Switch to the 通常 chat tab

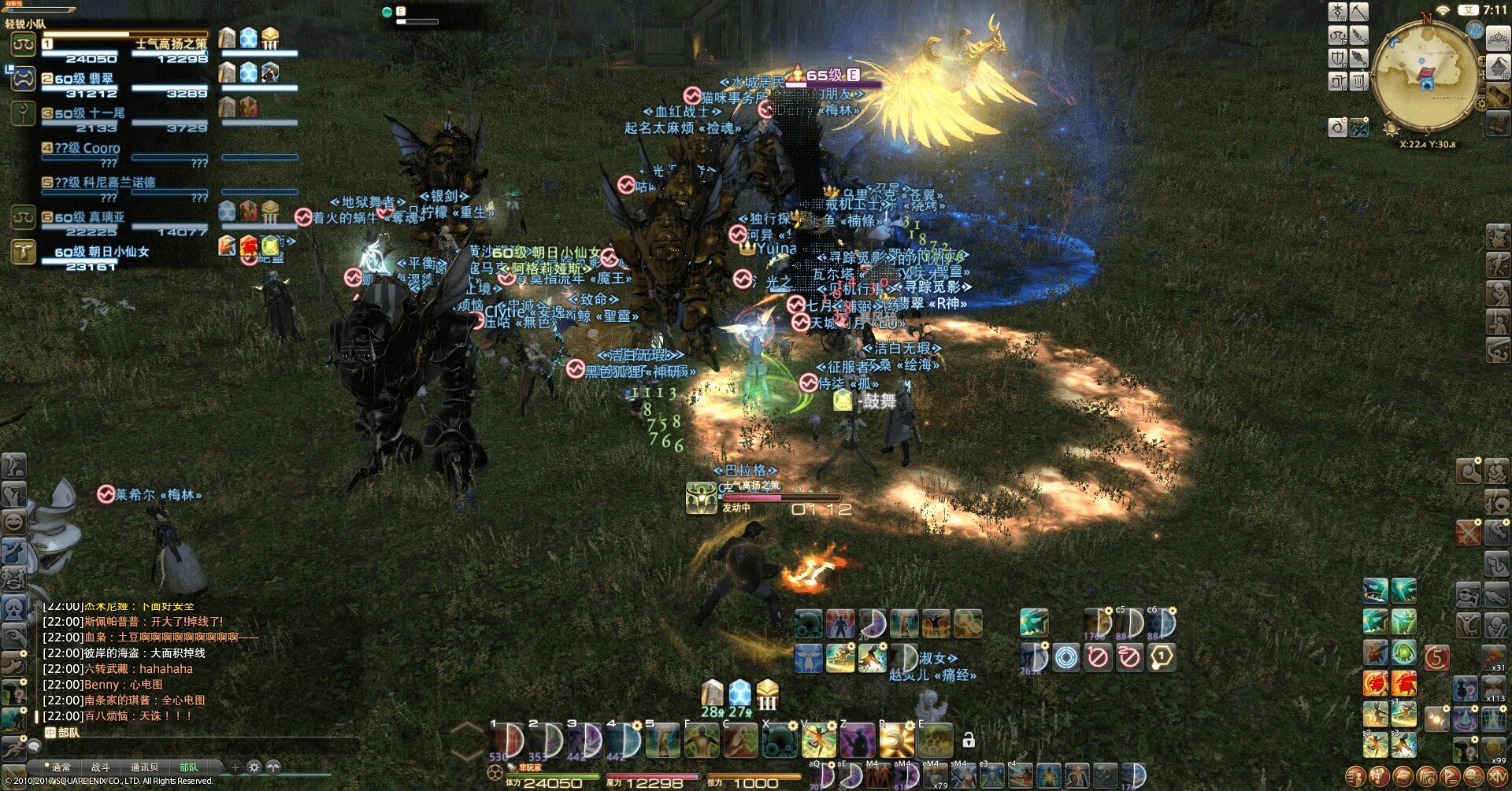pos(61,767)
